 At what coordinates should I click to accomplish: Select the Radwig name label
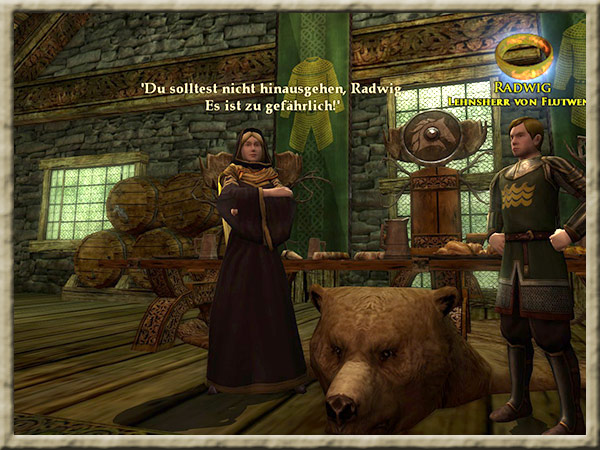coord(529,88)
